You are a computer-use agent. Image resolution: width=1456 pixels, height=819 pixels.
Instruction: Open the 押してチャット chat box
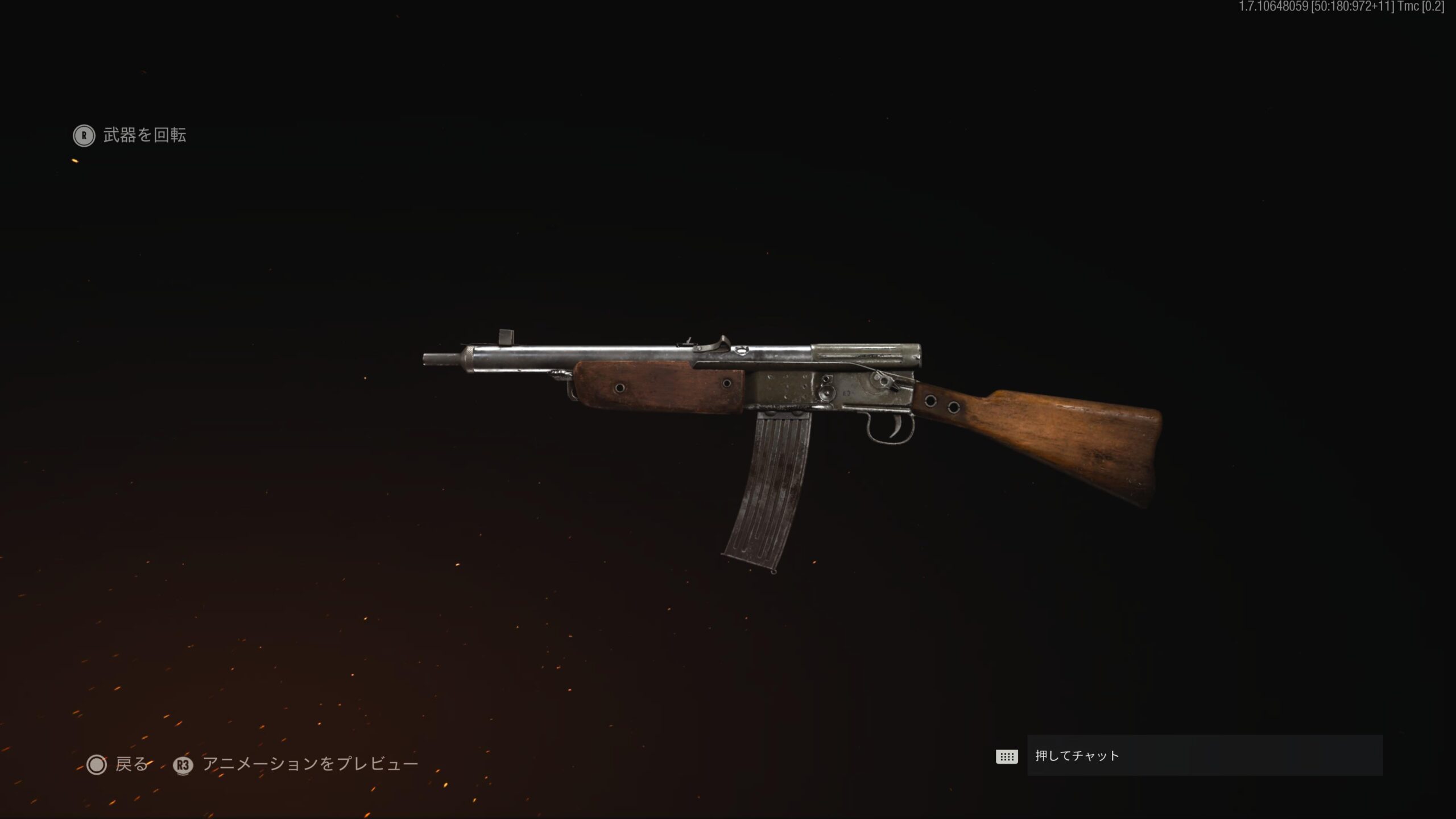1204,756
